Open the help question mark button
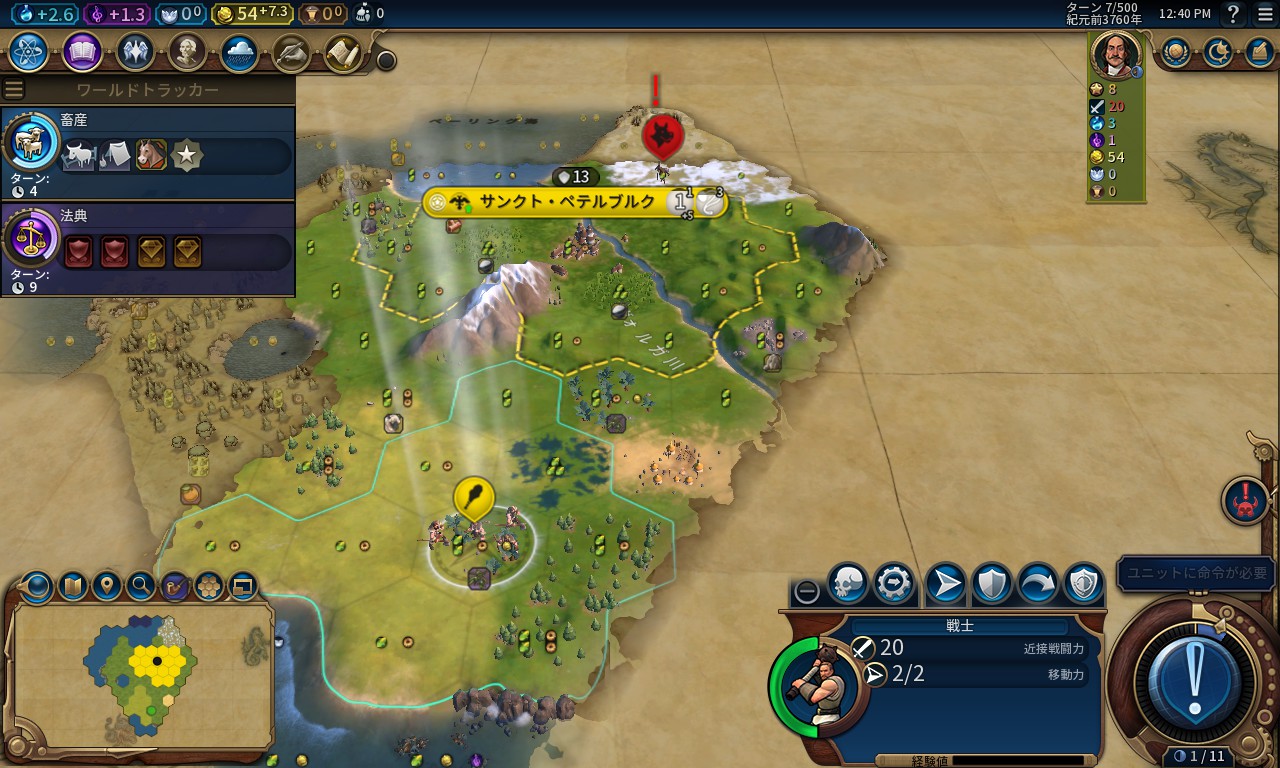The image size is (1280, 768). [1233, 14]
